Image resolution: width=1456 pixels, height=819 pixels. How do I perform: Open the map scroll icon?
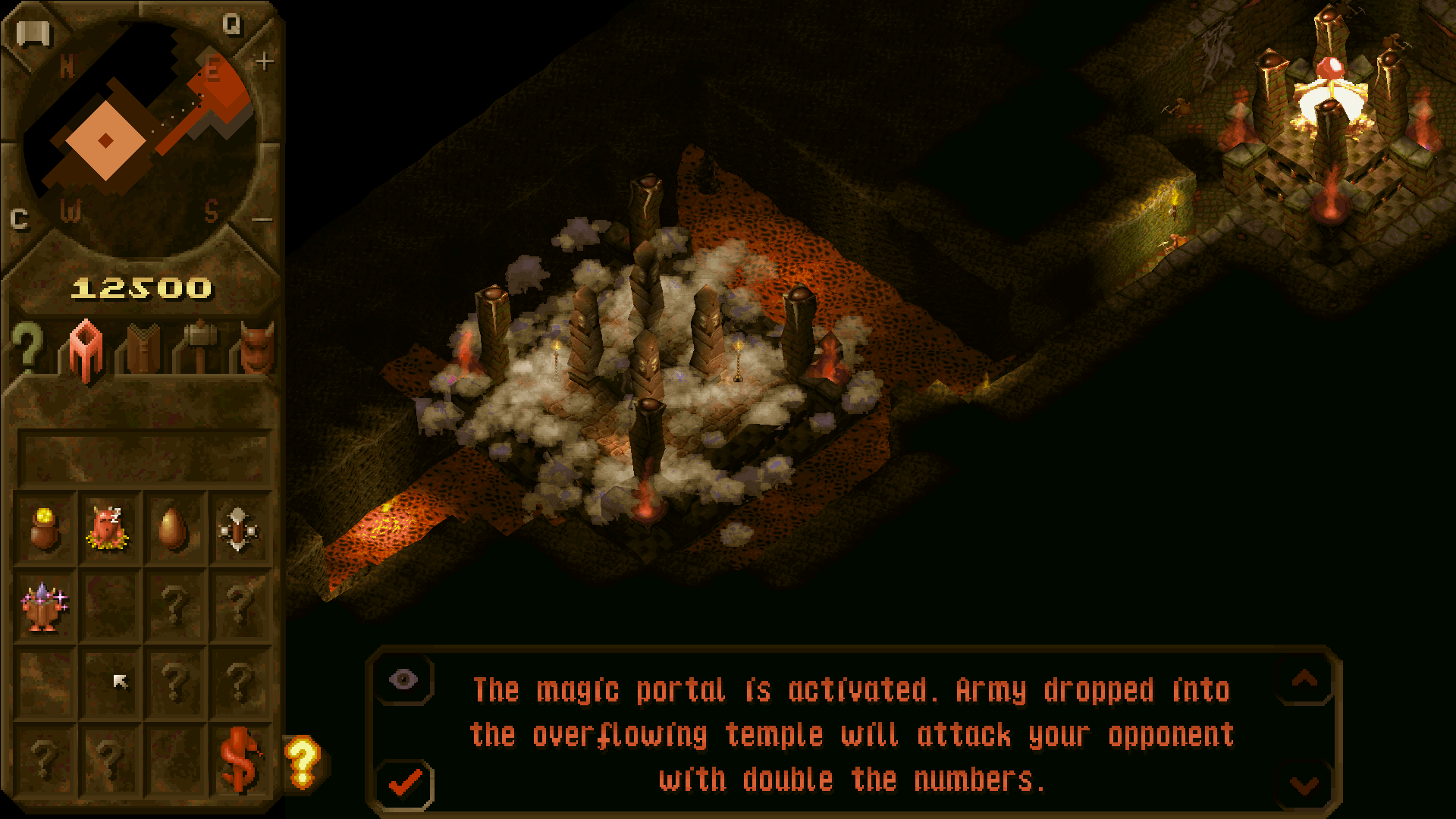click(x=33, y=34)
